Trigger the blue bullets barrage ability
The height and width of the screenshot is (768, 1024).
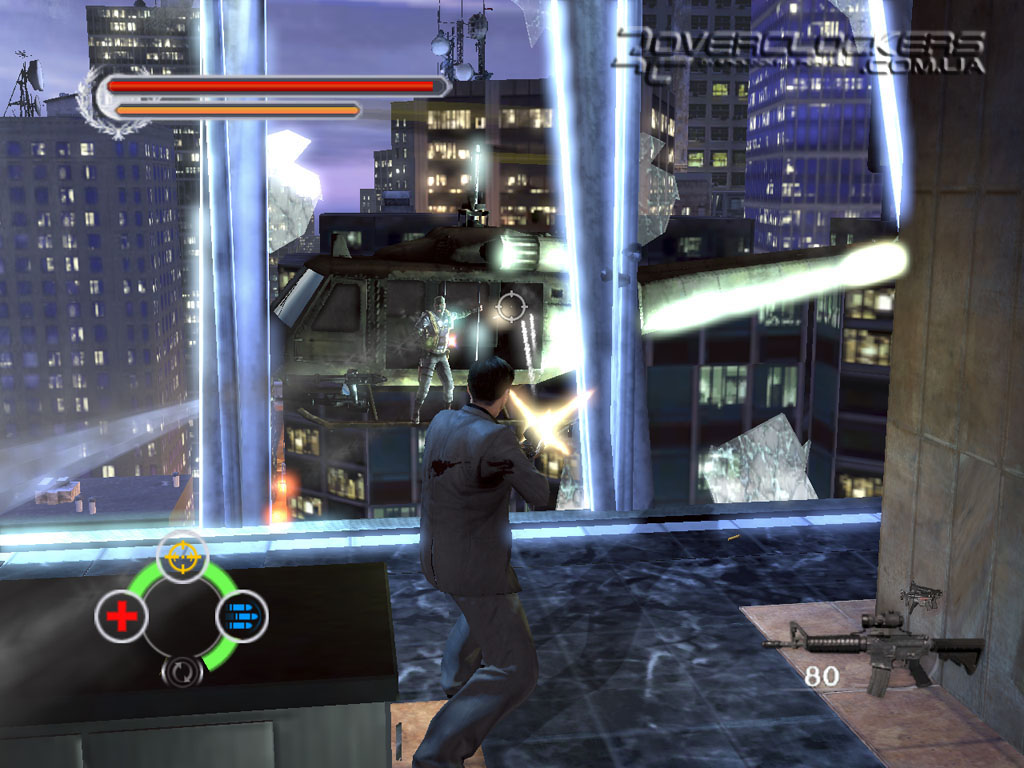point(242,616)
